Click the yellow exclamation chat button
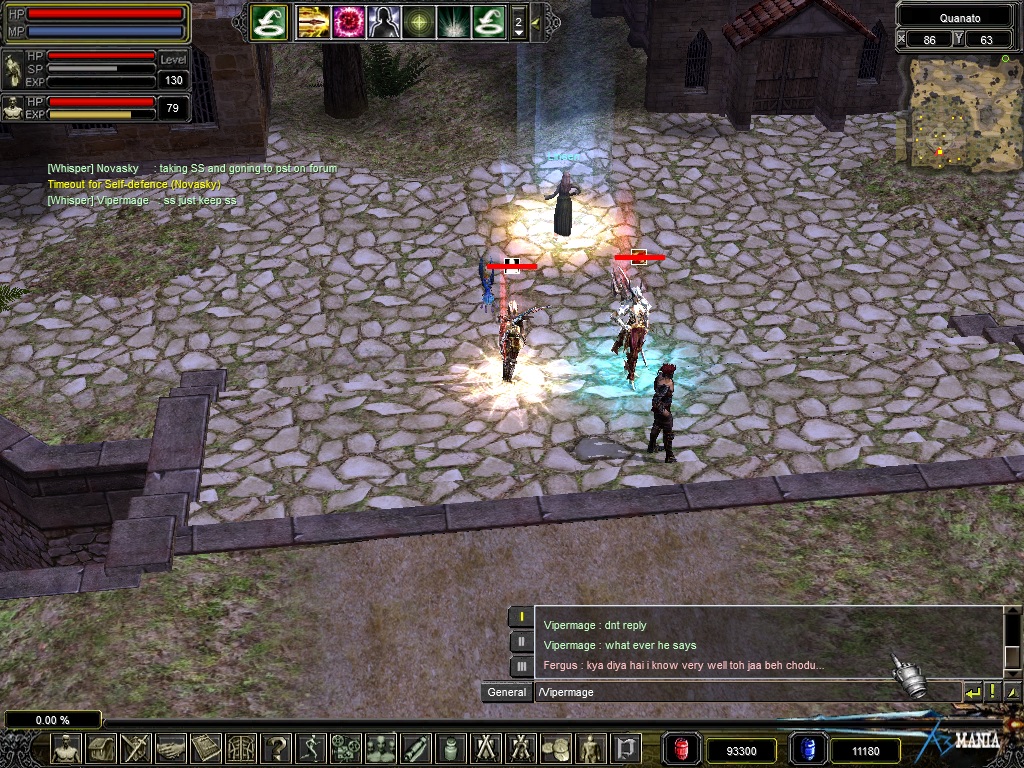This screenshot has width=1024, height=768. (992, 692)
